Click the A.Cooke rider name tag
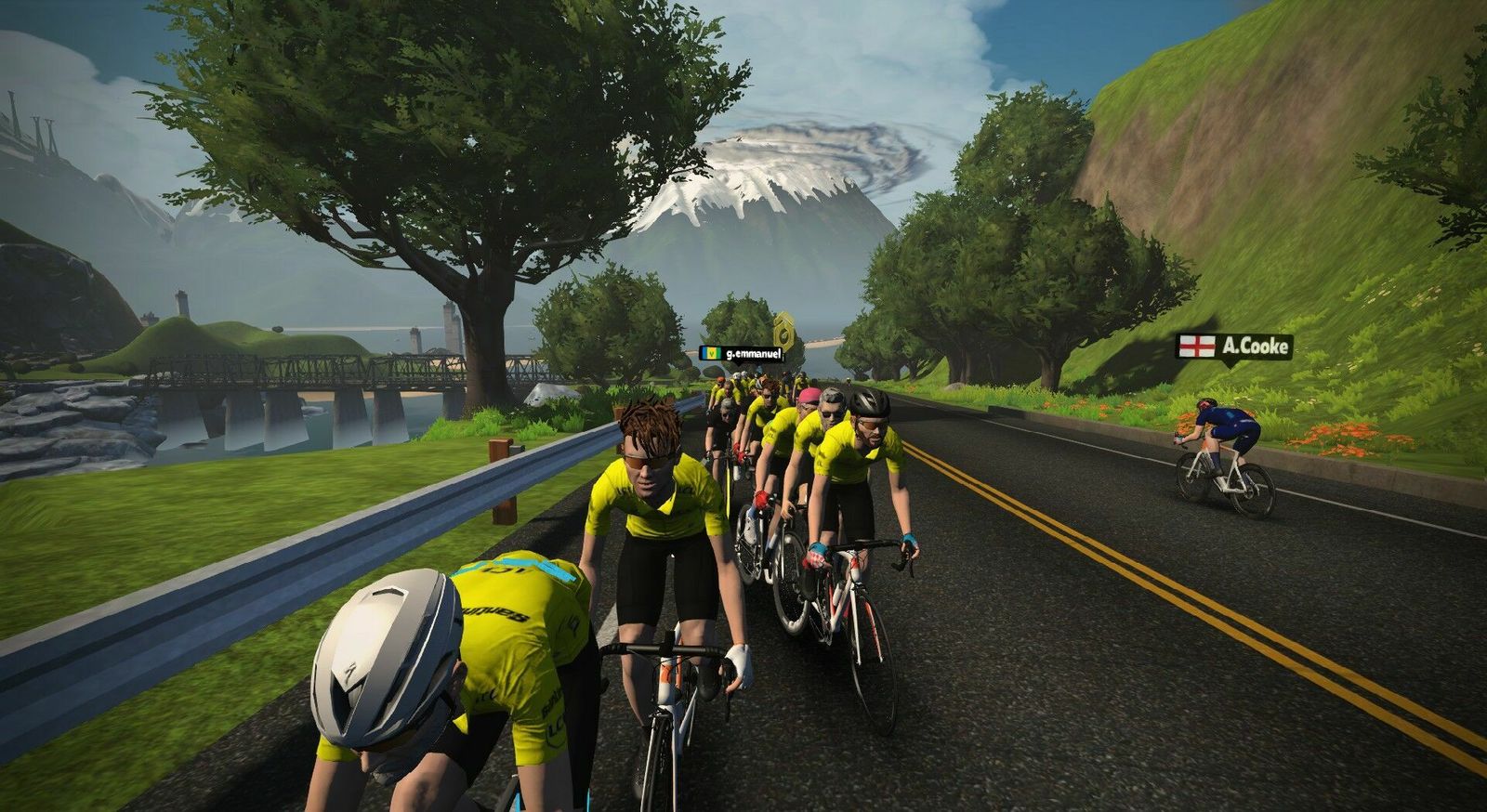 1233,347
